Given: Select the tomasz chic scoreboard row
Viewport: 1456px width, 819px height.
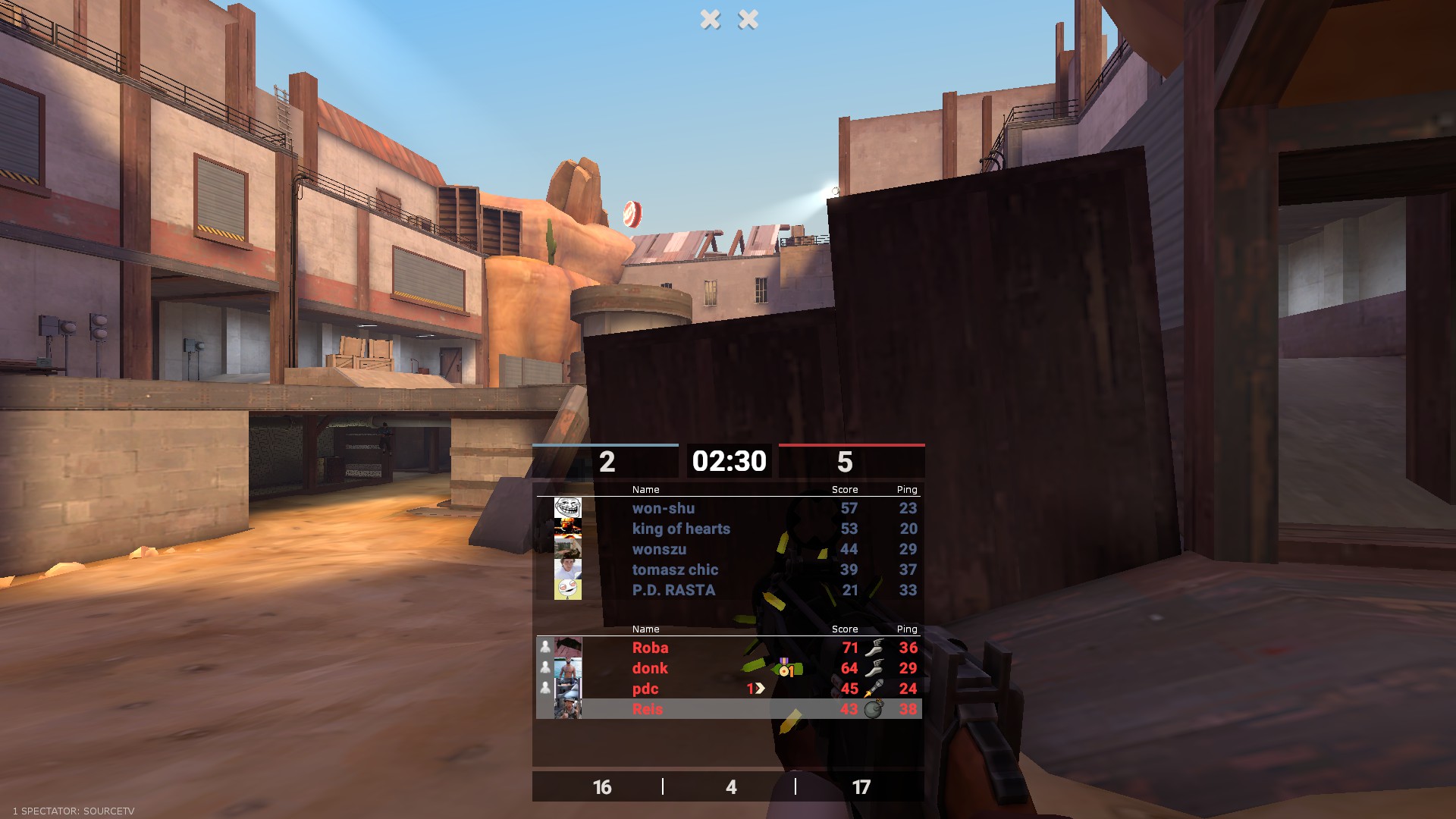Looking at the screenshot, I should (x=674, y=570).
